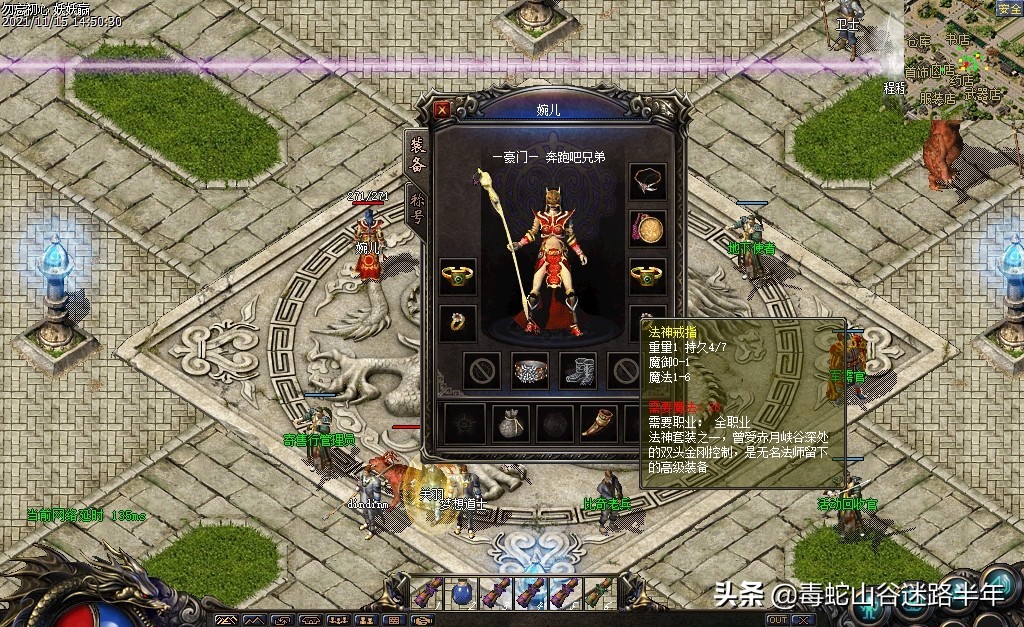Image resolution: width=1024 pixels, height=627 pixels.
Task: Click the 武器店 label on minimap
Action: pyautogui.click(x=984, y=96)
